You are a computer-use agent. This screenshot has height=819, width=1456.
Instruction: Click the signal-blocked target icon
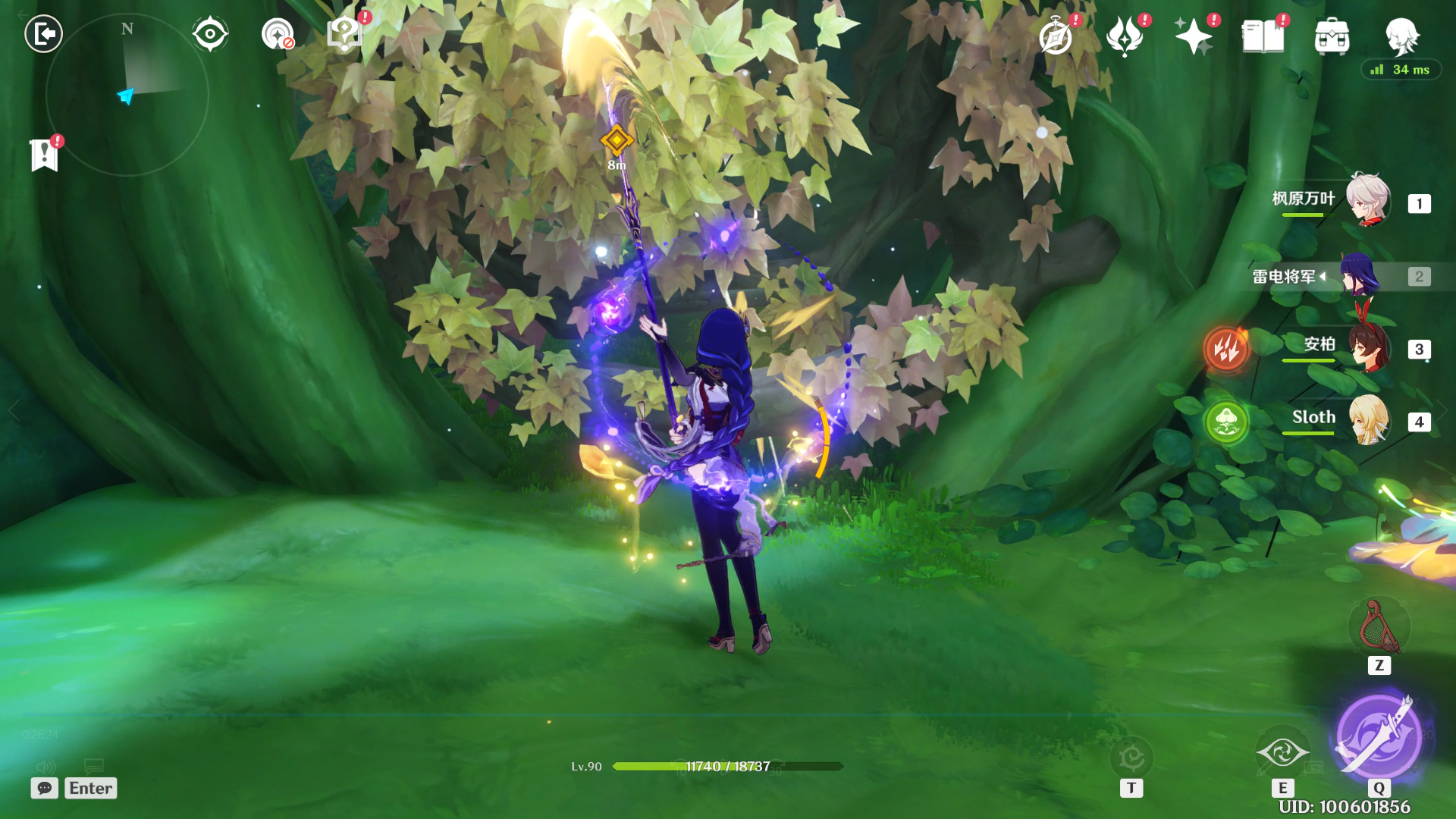[x=278, y=34]
